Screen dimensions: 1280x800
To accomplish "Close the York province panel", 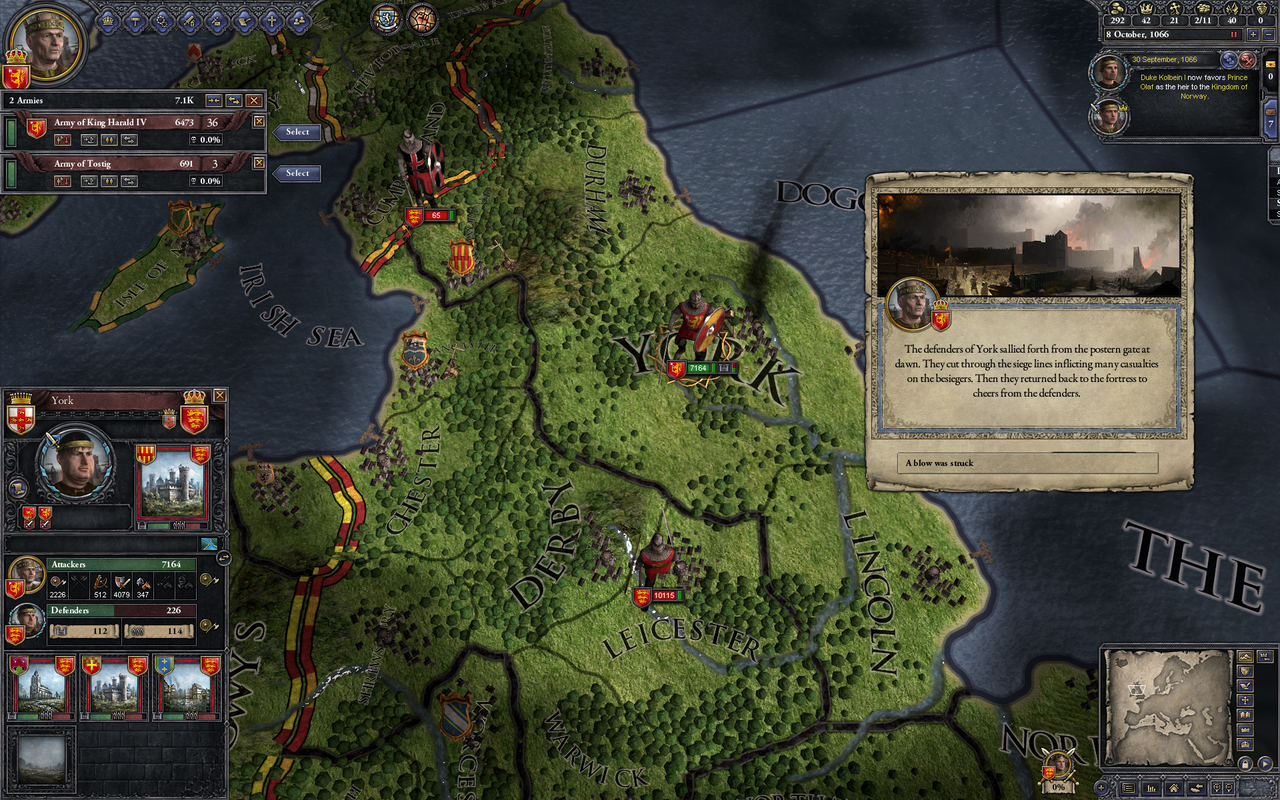I will coord(220,396).
